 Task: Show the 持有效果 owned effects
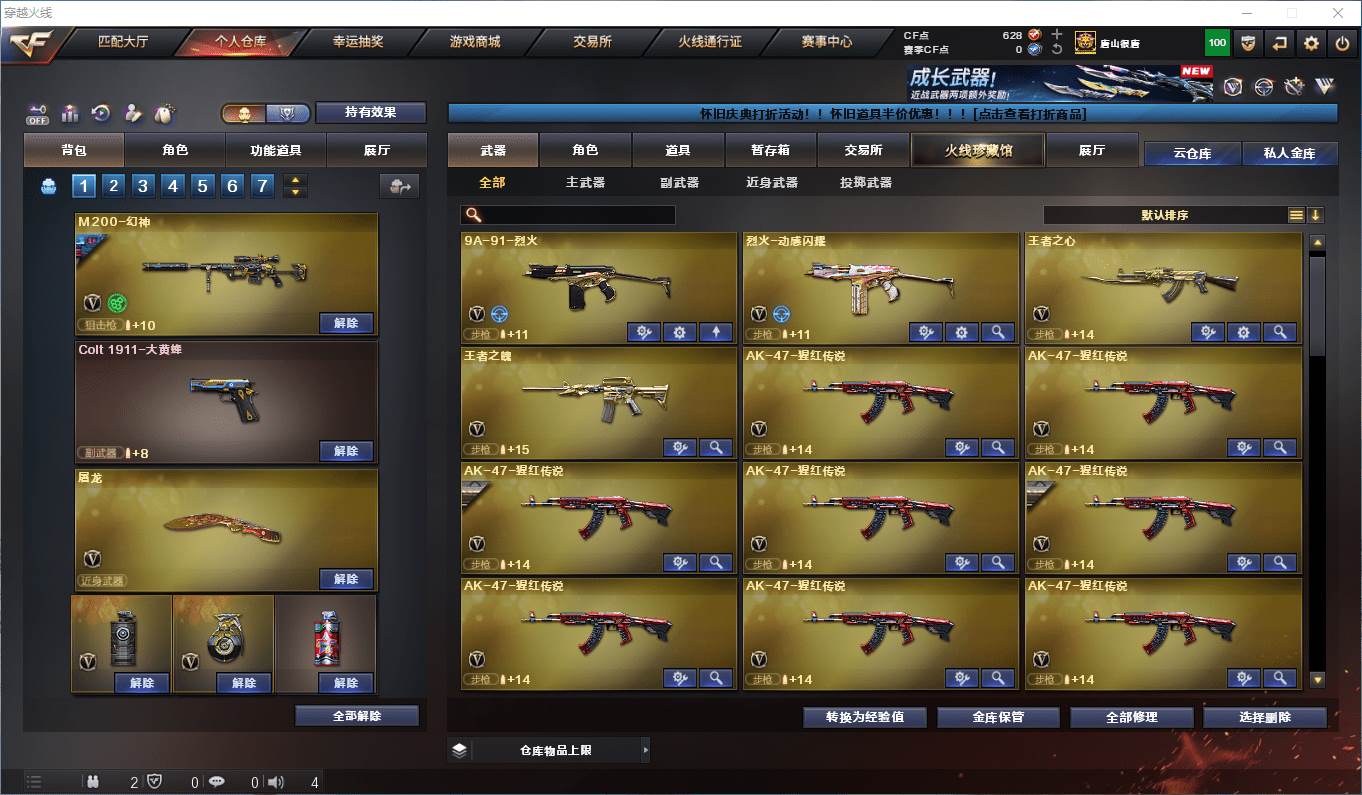click(x=371, y=112)
